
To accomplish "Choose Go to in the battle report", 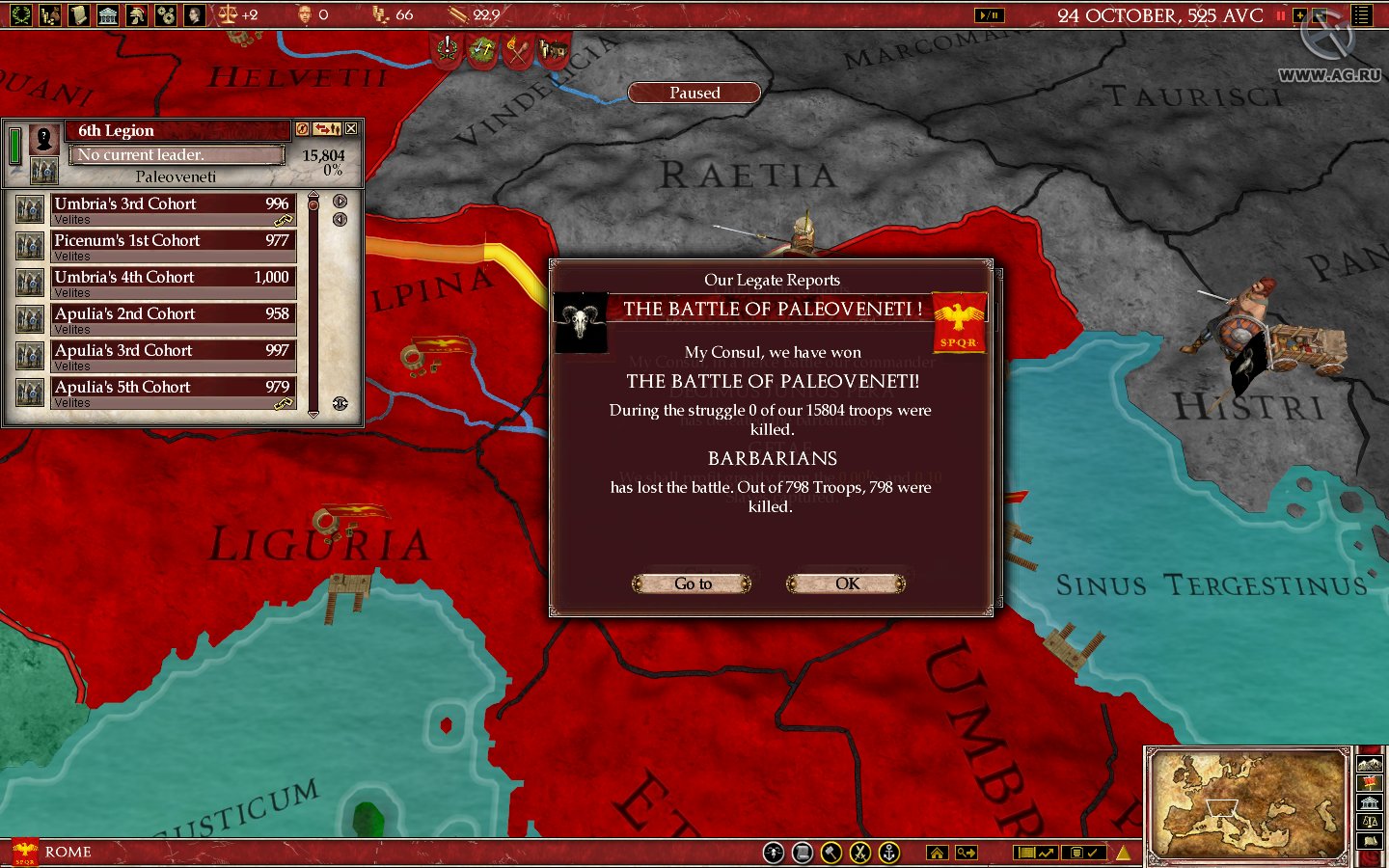I will click(x=692, y=583).
